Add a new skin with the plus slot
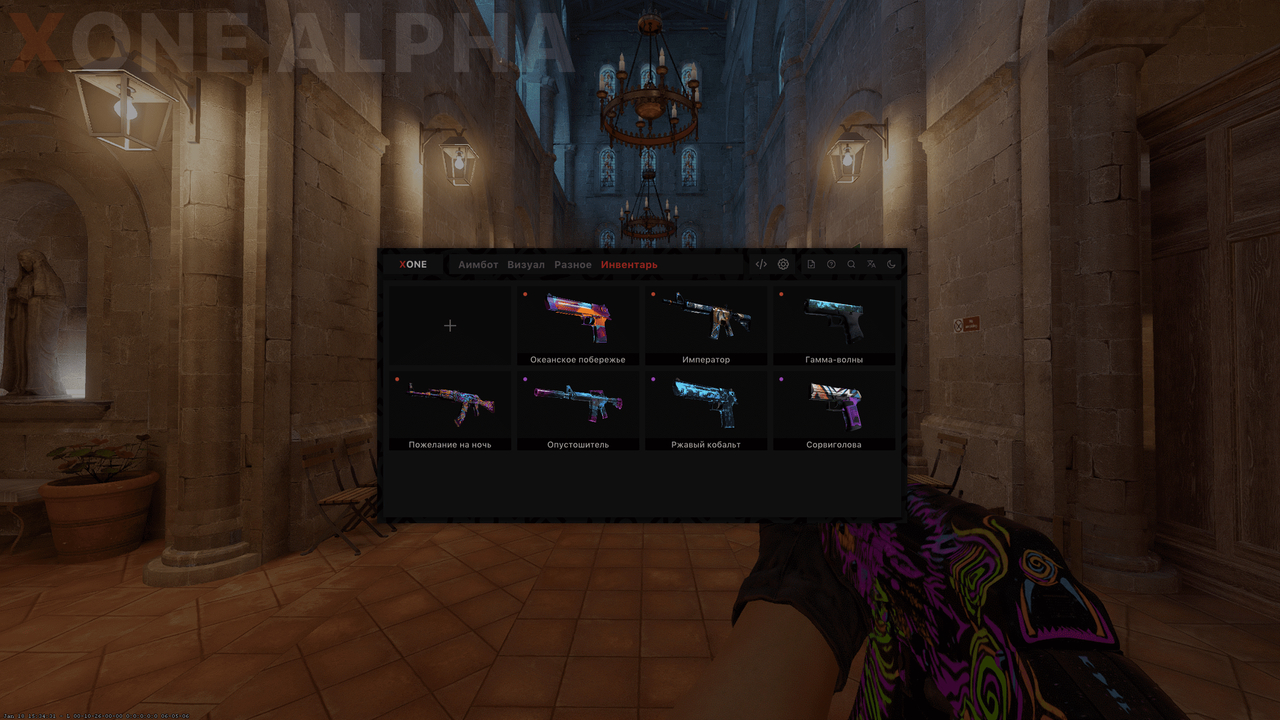Screen dimensions: 1280x720 pyautogui.click(x=450, y=325)
